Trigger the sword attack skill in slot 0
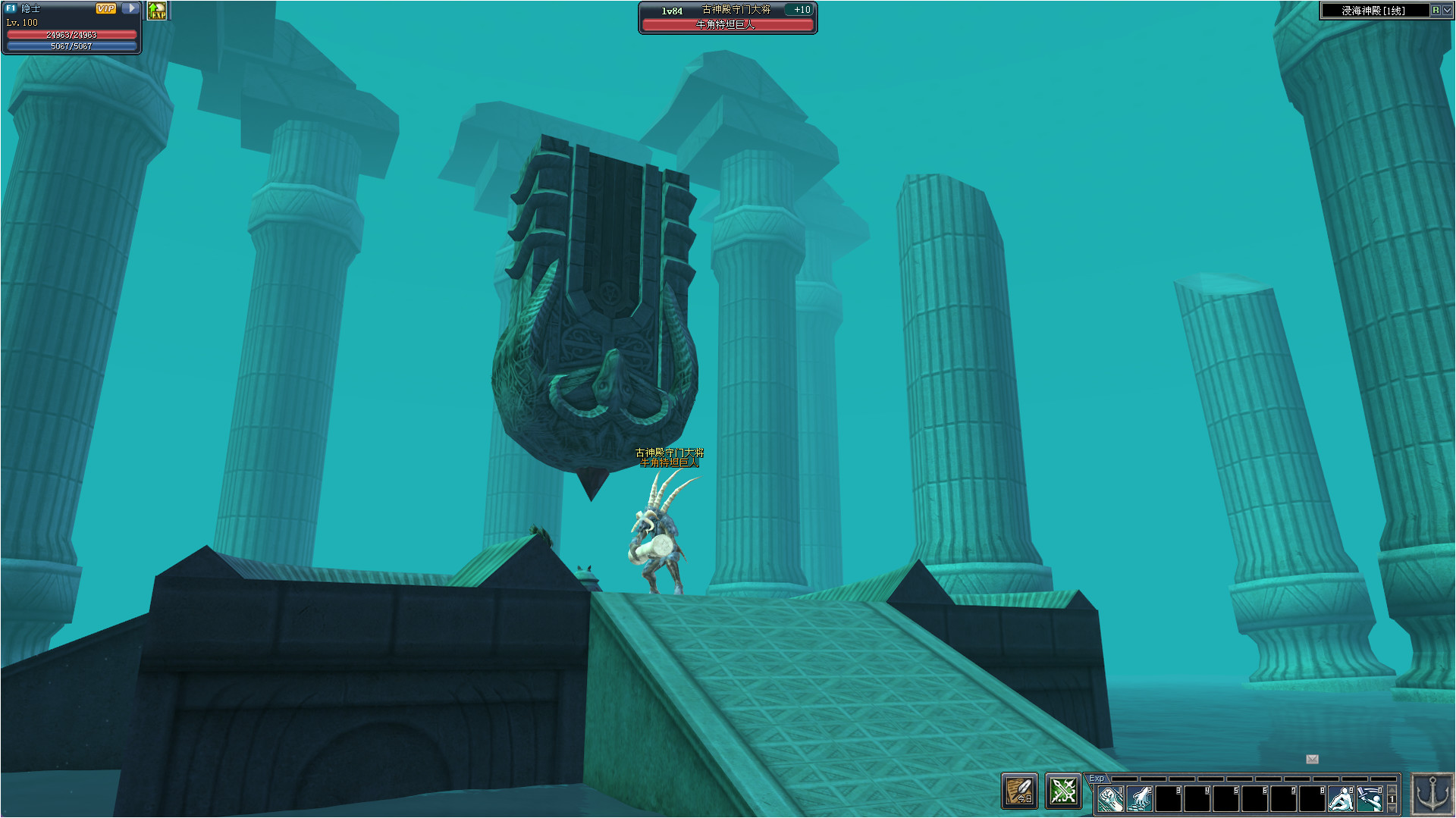Image resolution: width=1456 pixels, height=818 pixels. tap(1371, 798)
